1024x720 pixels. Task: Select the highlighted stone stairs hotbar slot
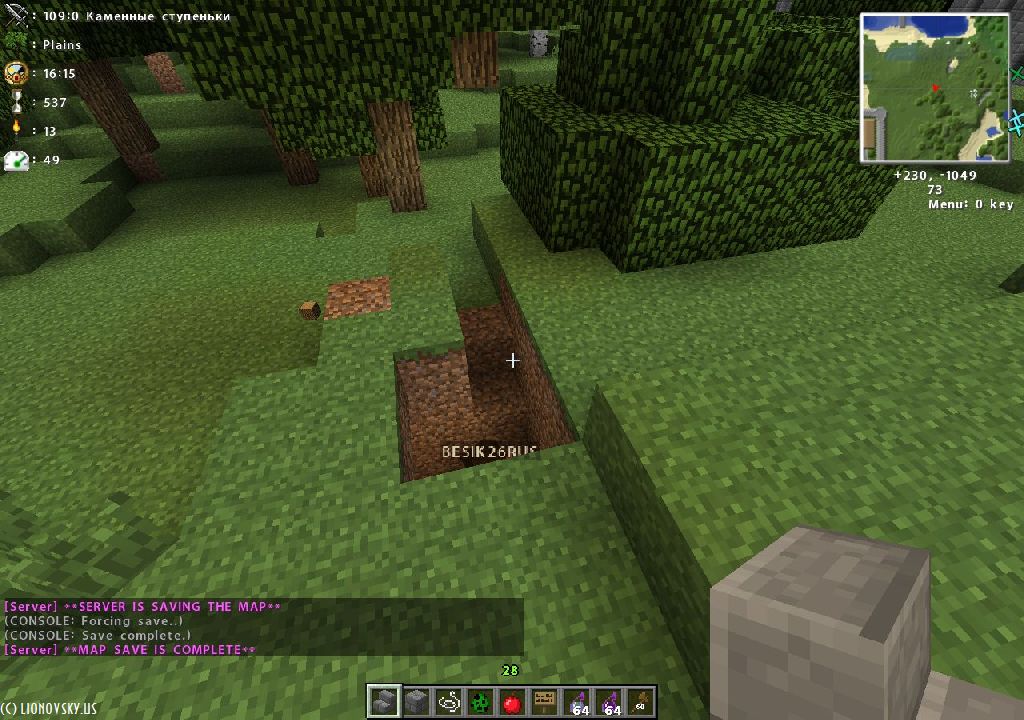[x=383, y=702]
